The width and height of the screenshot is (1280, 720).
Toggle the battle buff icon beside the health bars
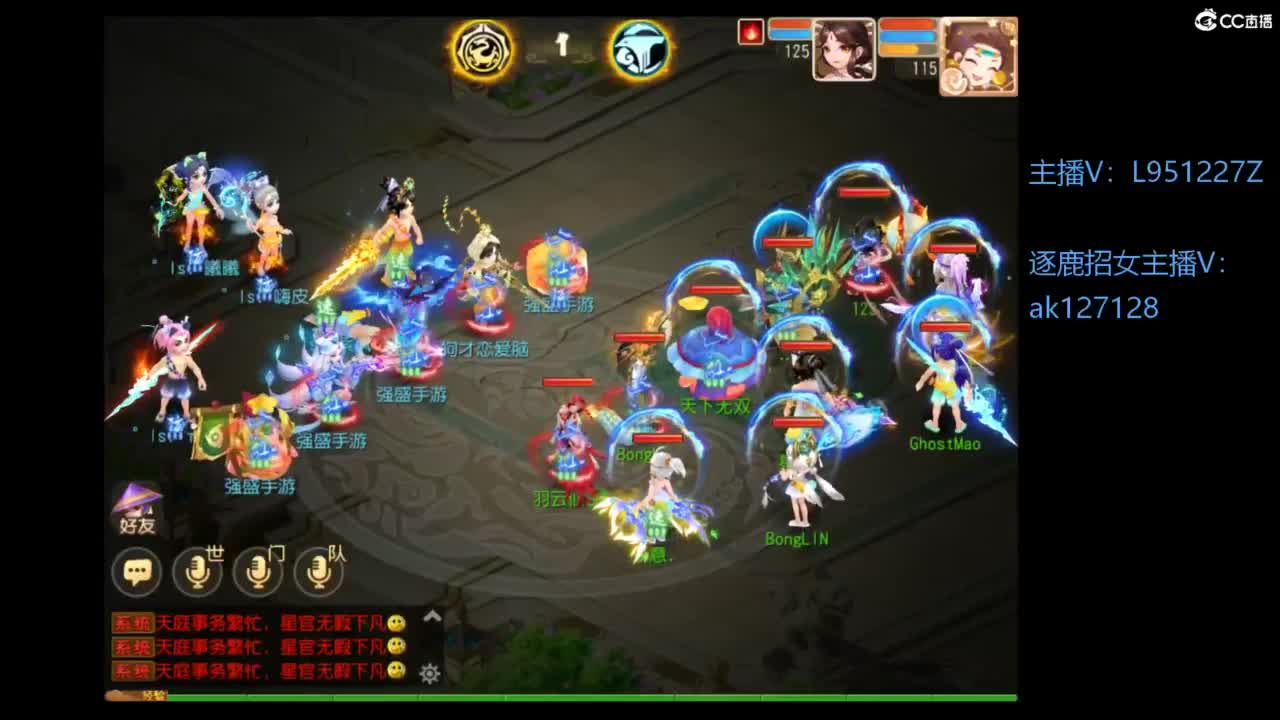[x=752, y=29]
